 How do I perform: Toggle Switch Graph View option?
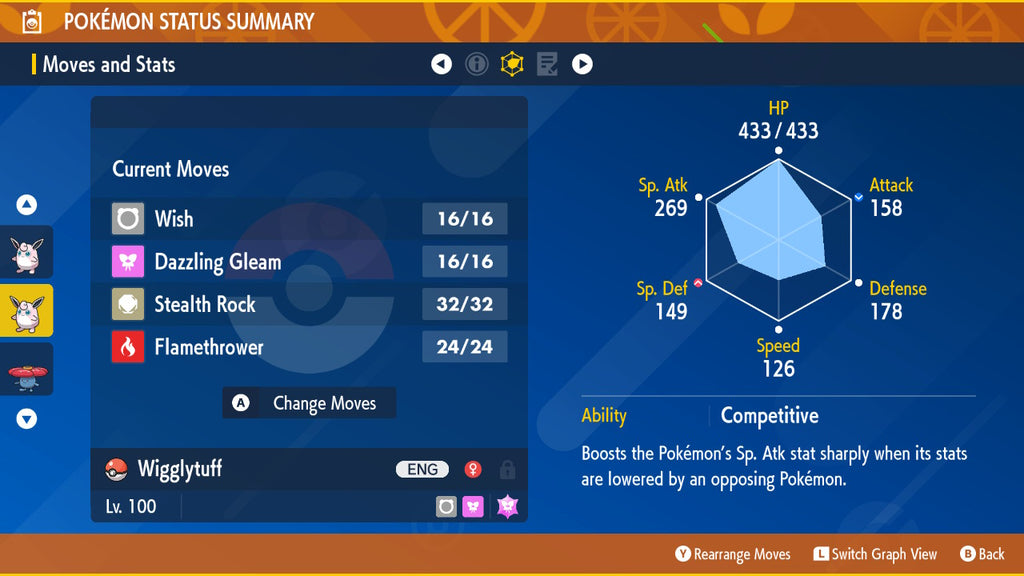875,554
